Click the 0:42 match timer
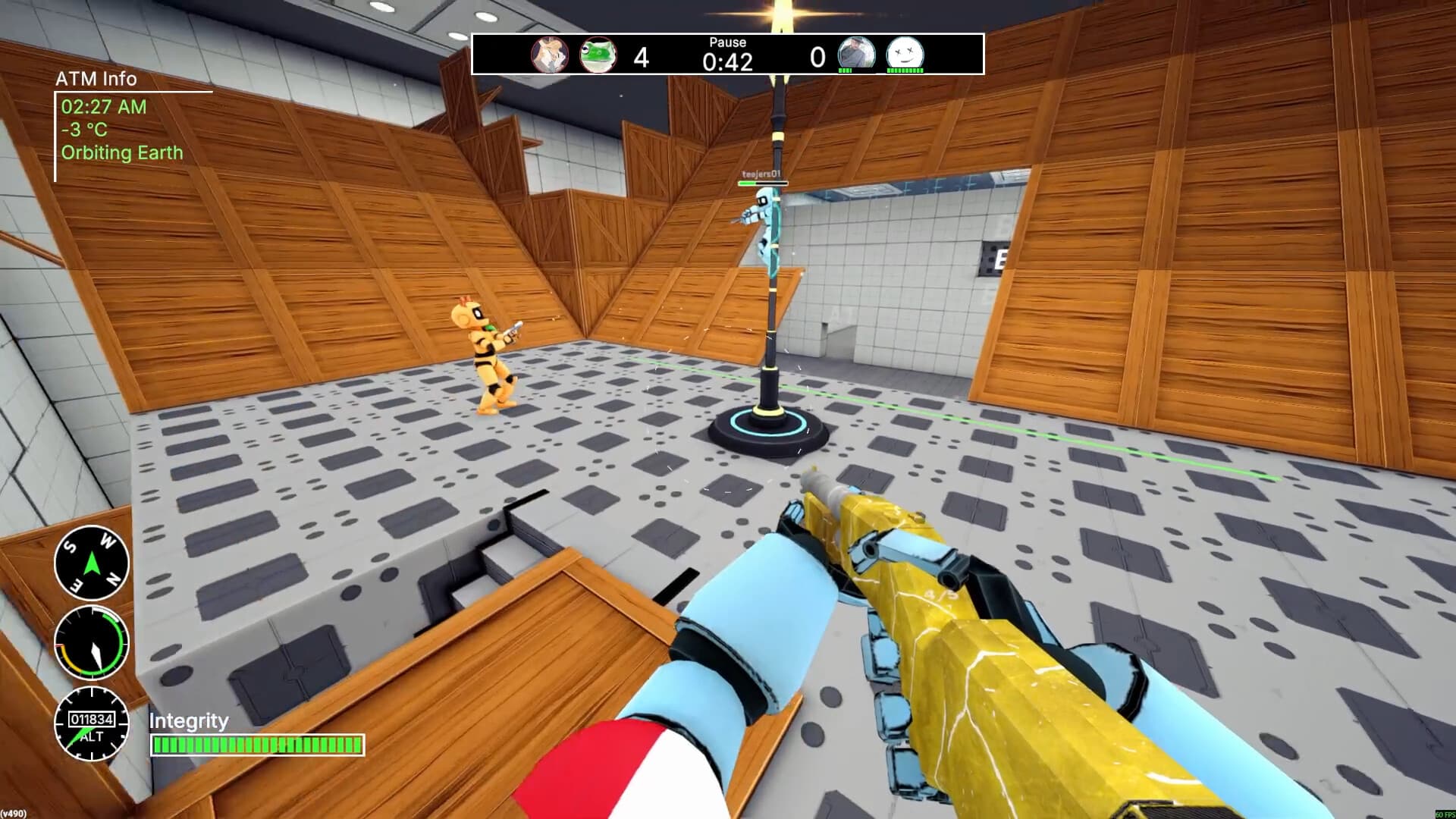This screenshot has height=819, width=1456. point(728,61)
